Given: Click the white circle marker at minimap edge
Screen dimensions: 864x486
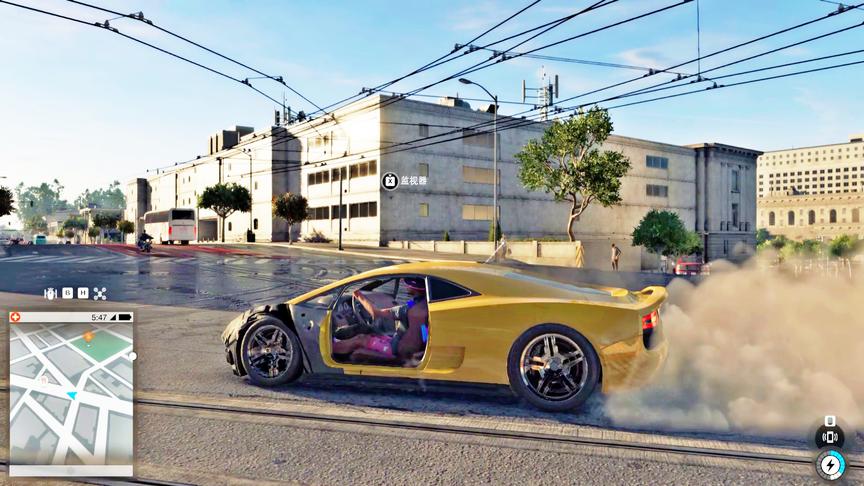Looking at the screenshot, I should click(x=132, y=356).
